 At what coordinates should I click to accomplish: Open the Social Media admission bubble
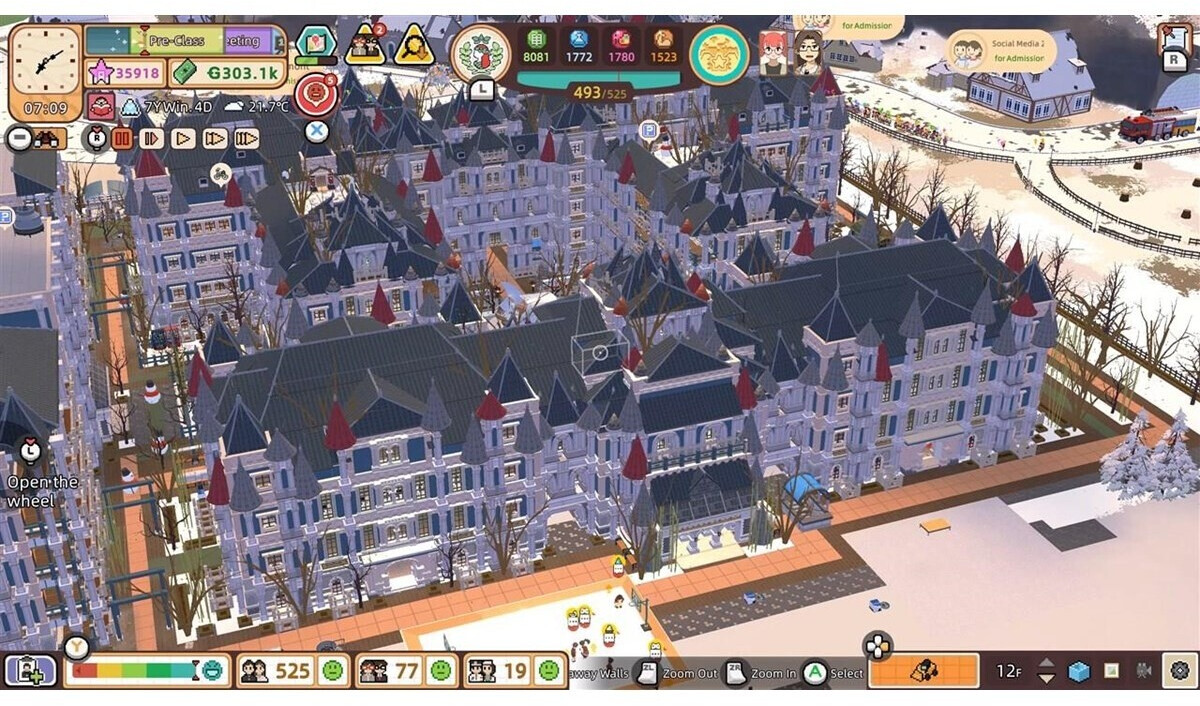pyautogui.click(x=996, y=50)
